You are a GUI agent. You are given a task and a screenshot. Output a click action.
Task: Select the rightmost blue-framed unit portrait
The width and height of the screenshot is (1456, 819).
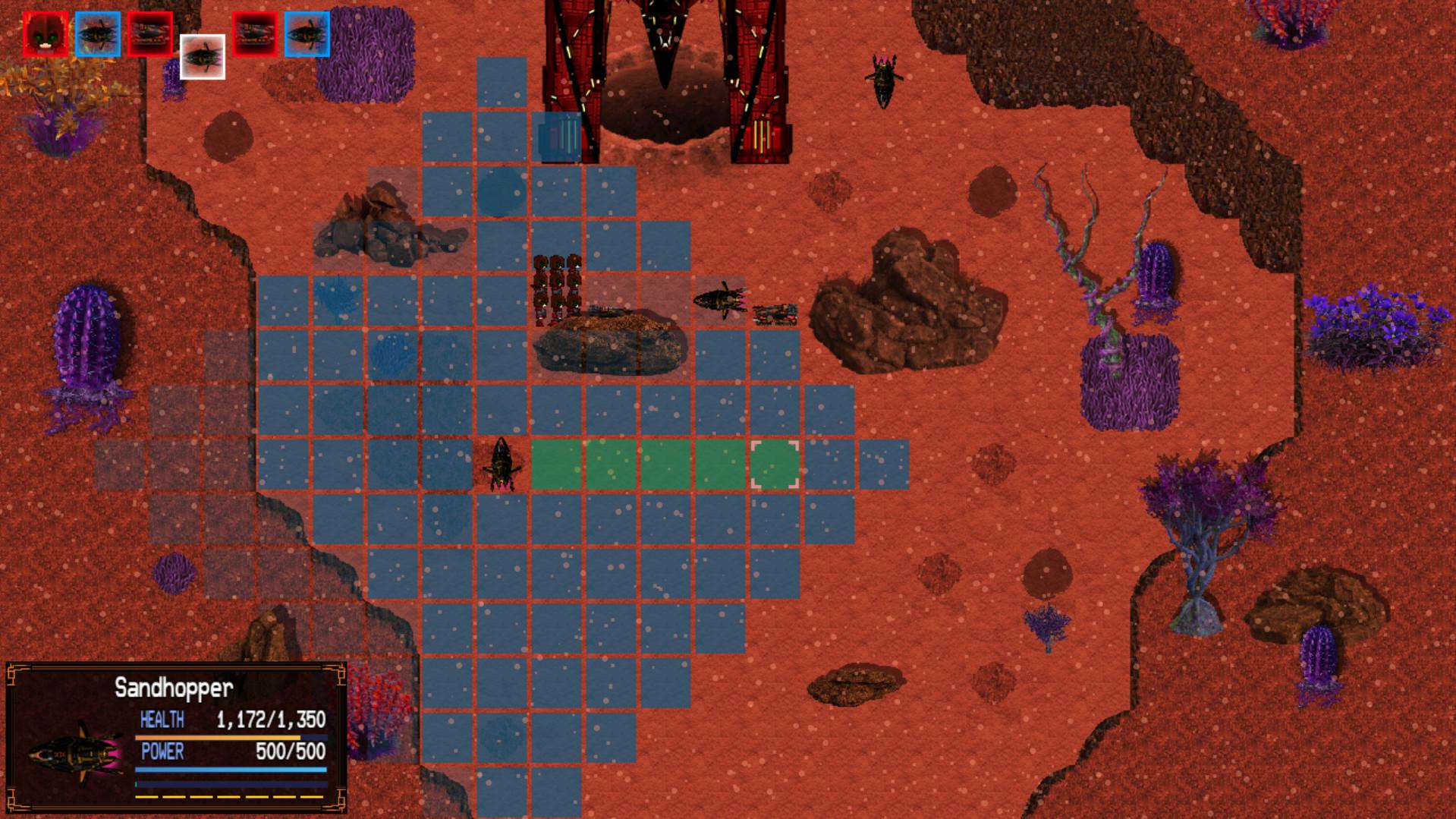coord(307,32)
